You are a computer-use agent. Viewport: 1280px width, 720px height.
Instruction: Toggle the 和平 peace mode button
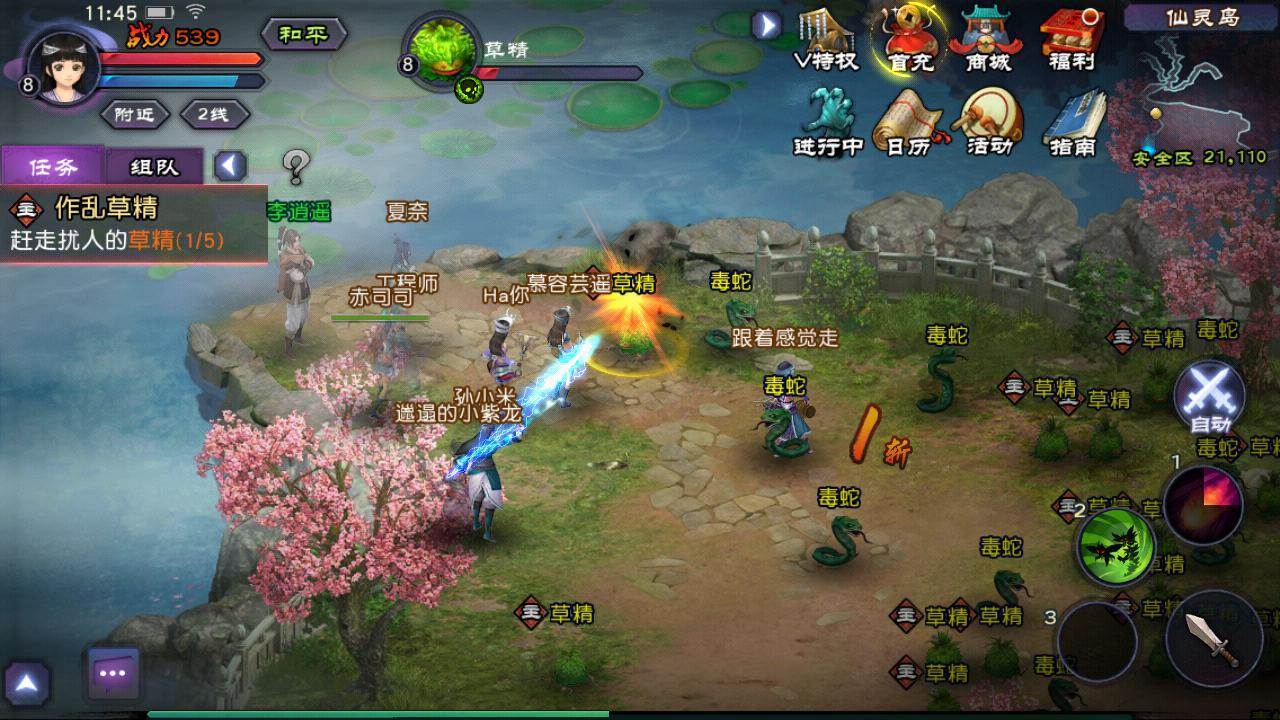(x=303, y=35)
